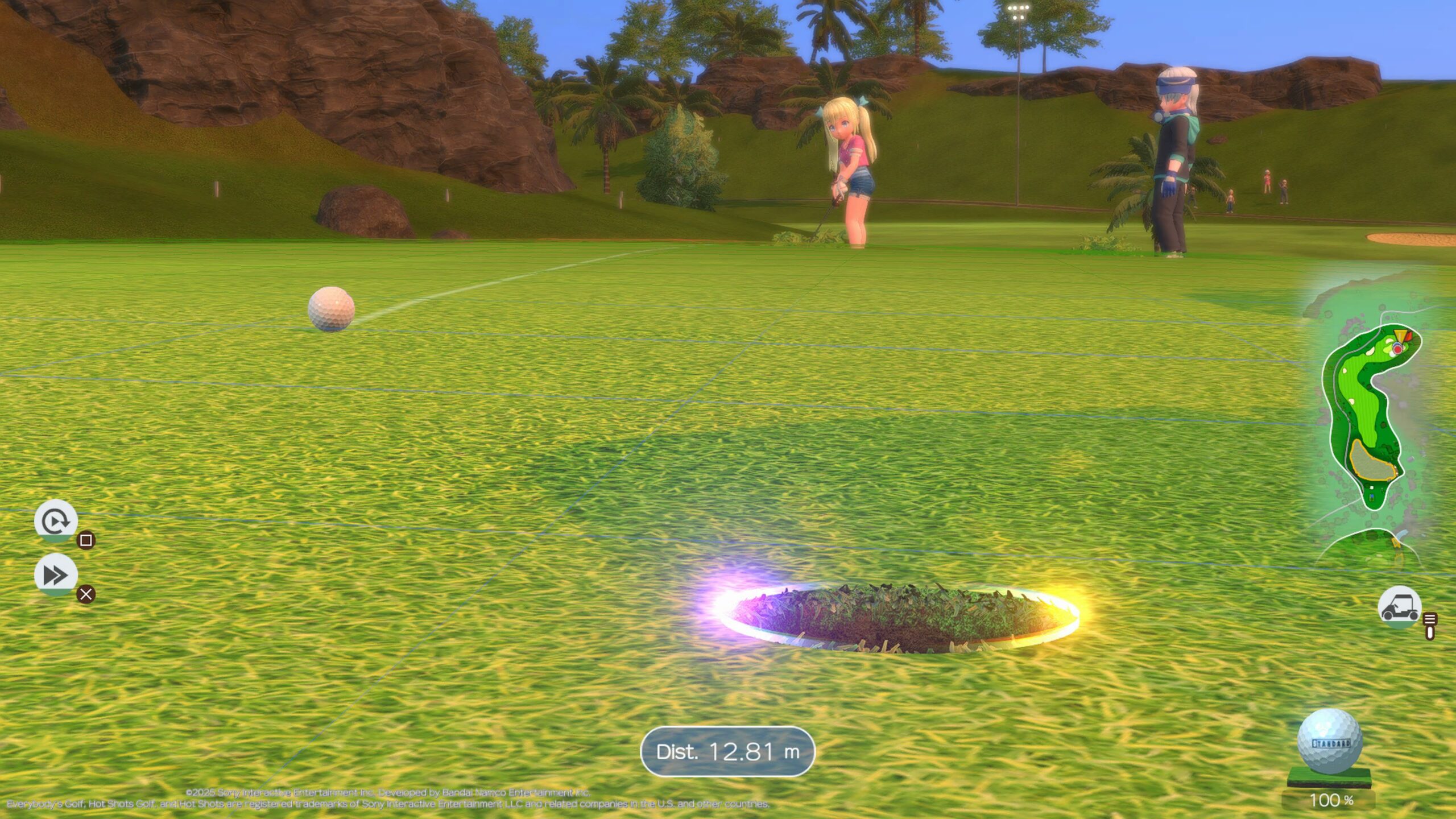Viewport: 1456px width, 819px height.
Task: Select the golf cart icon
Action: [1399, 607]
